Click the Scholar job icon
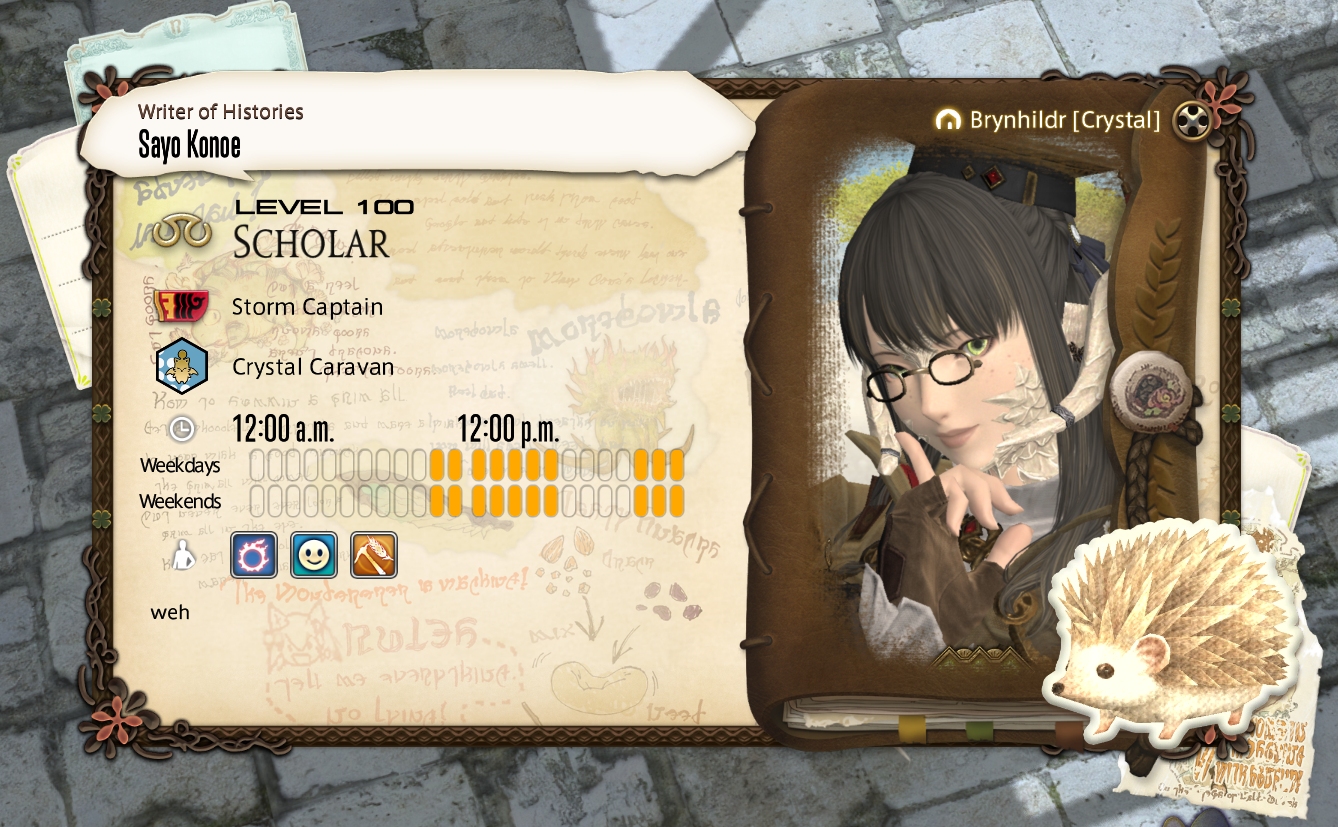Image resolution: width=1338 pixels, height=827 pixels. (182, 231)
